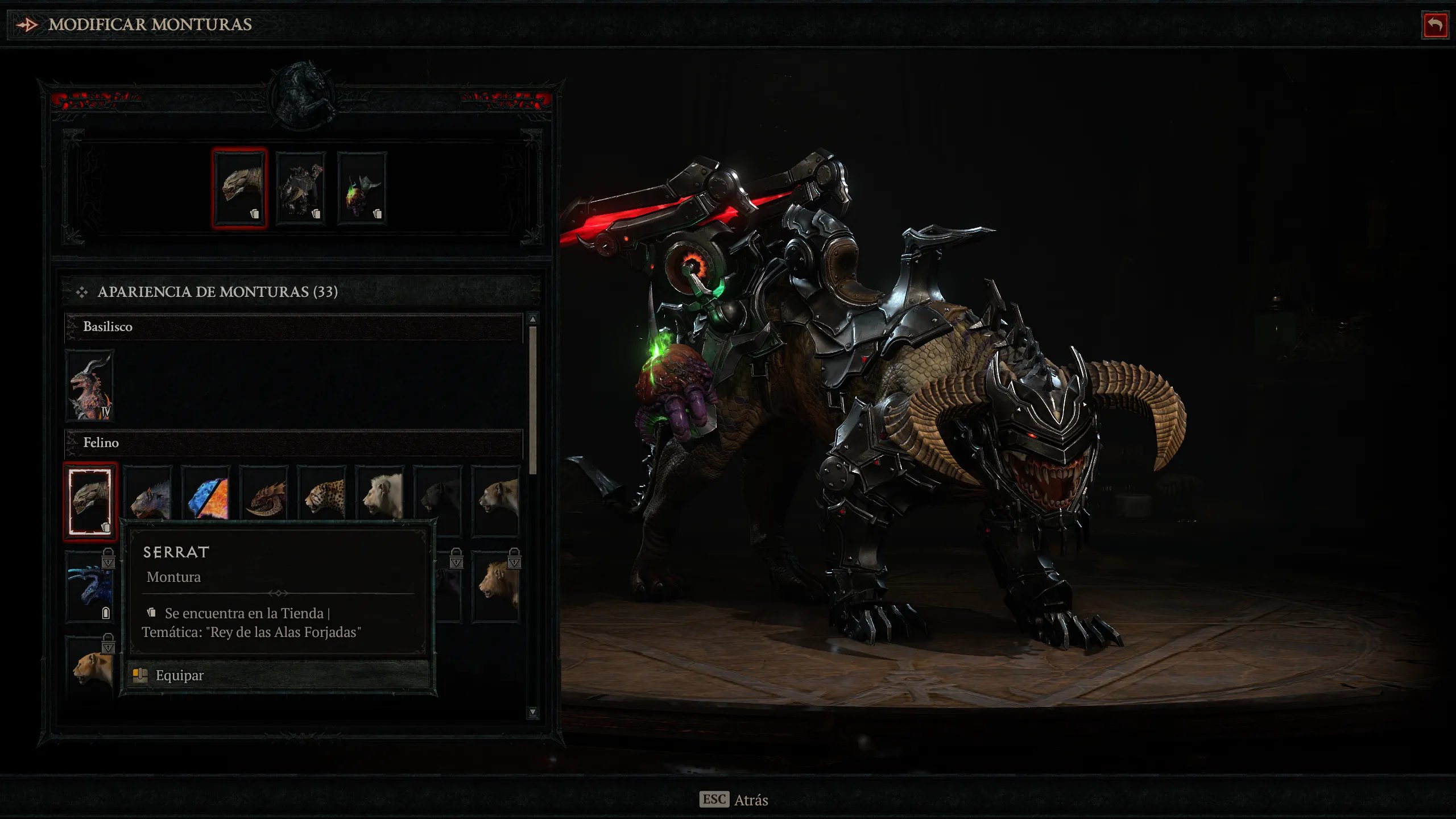Collapse the Basilisco category header

click(x=293, y=326)
